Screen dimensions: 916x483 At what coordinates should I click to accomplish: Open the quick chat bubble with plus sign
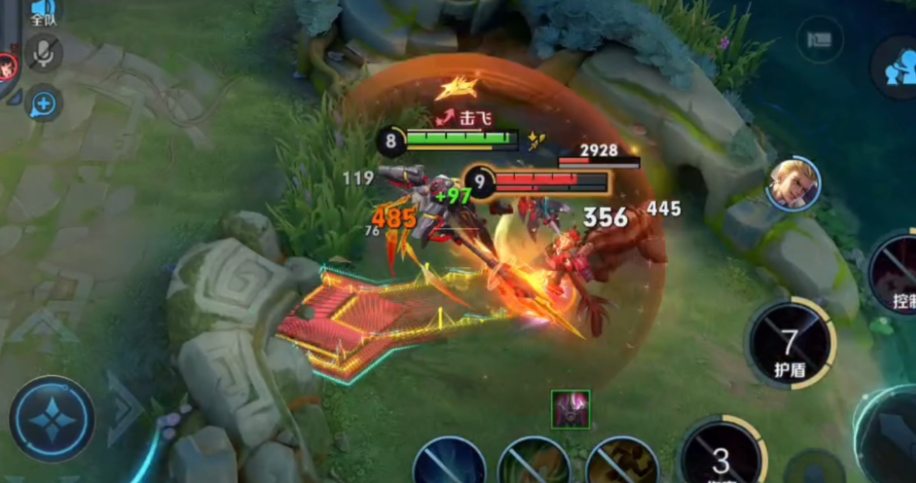[x=44, y=102]
